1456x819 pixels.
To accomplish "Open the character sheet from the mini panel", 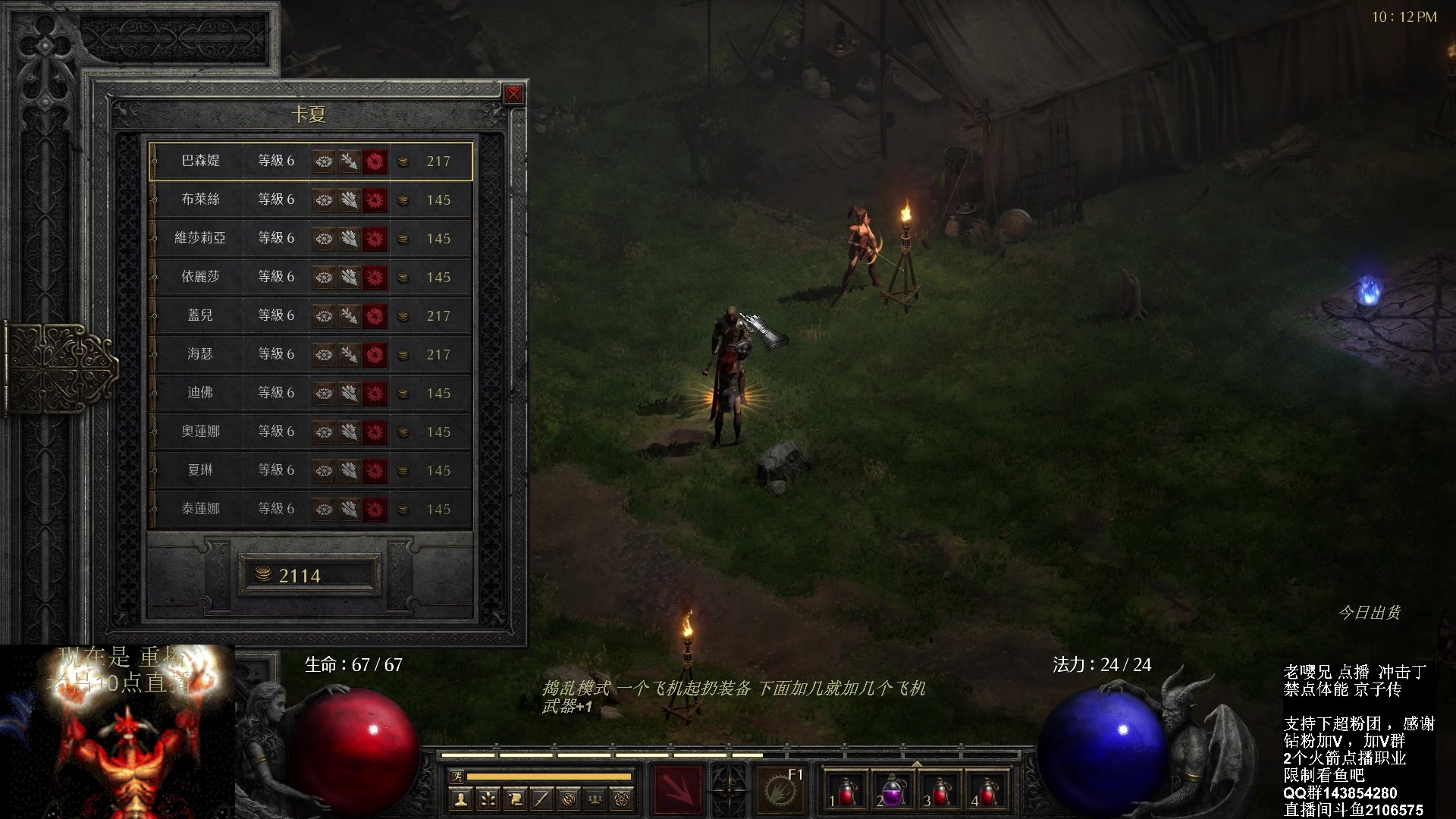I will 460,799.
